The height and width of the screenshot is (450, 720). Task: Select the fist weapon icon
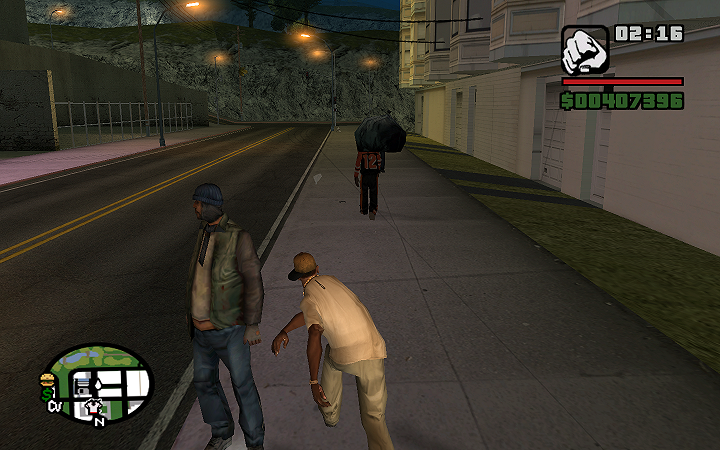pyautogui.click(x=585, y=50)
